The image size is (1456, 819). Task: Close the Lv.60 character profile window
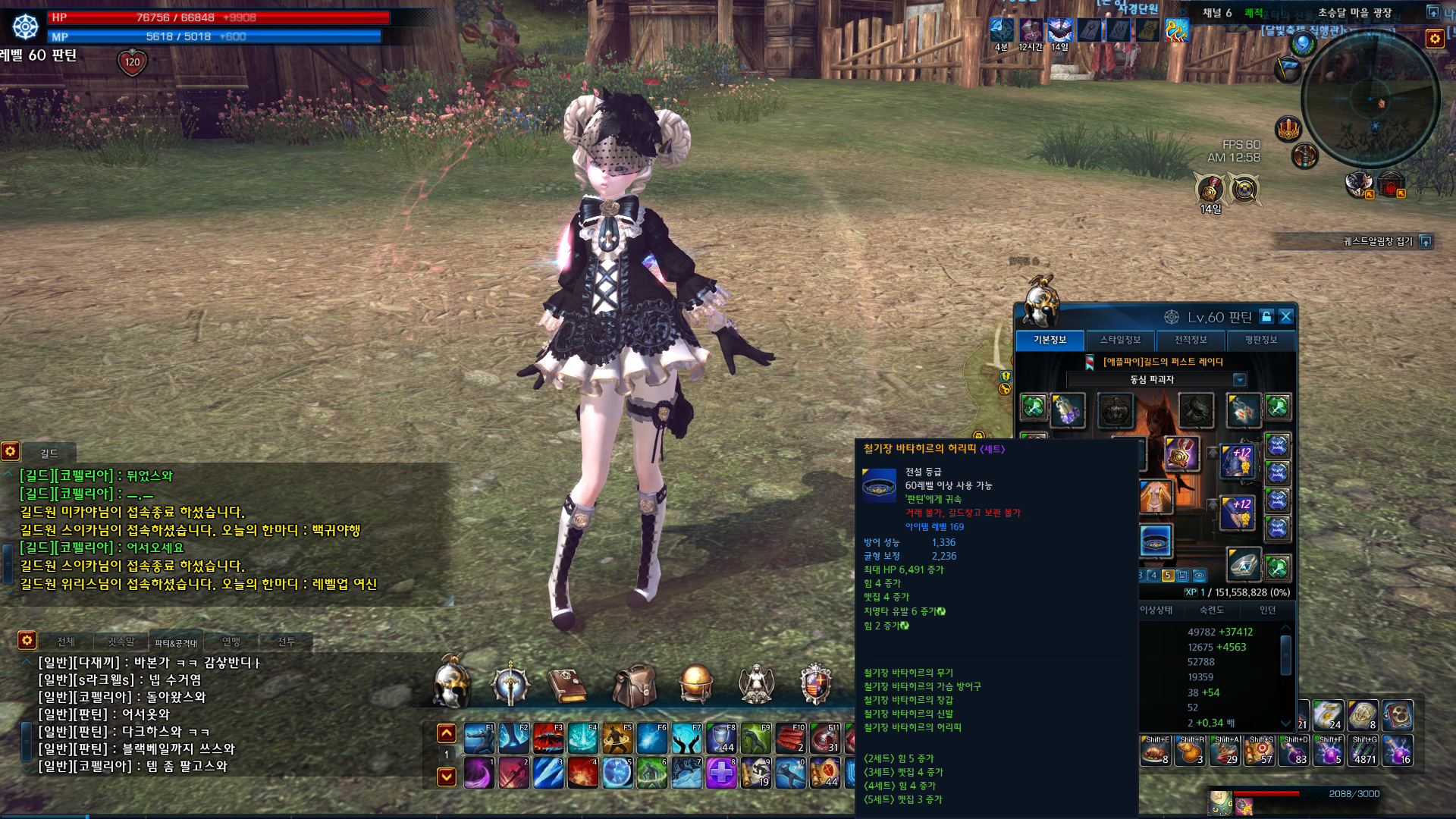tap(1285, 317)
